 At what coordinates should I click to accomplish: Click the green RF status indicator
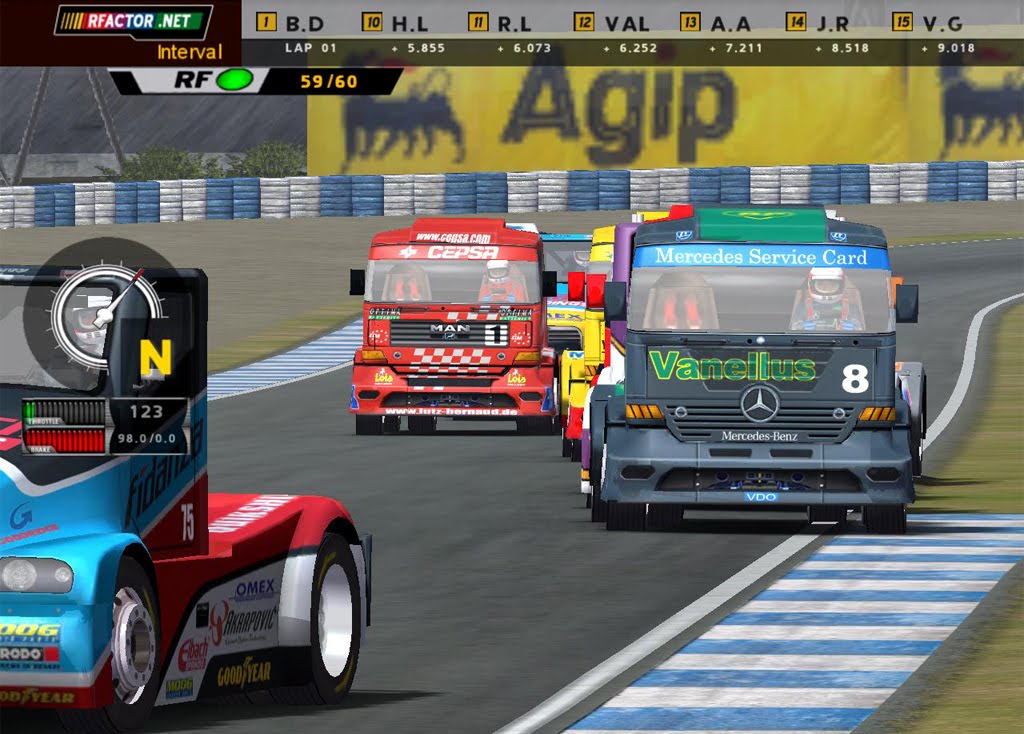click(x=235, y=80)
